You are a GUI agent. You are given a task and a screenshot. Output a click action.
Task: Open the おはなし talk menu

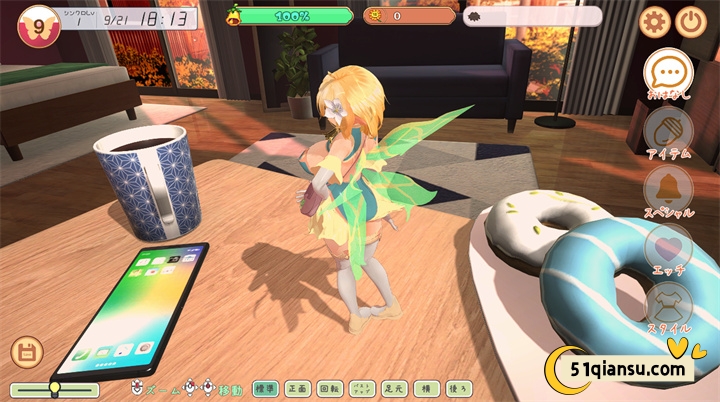pyautogui.click(x=668, y=71)
